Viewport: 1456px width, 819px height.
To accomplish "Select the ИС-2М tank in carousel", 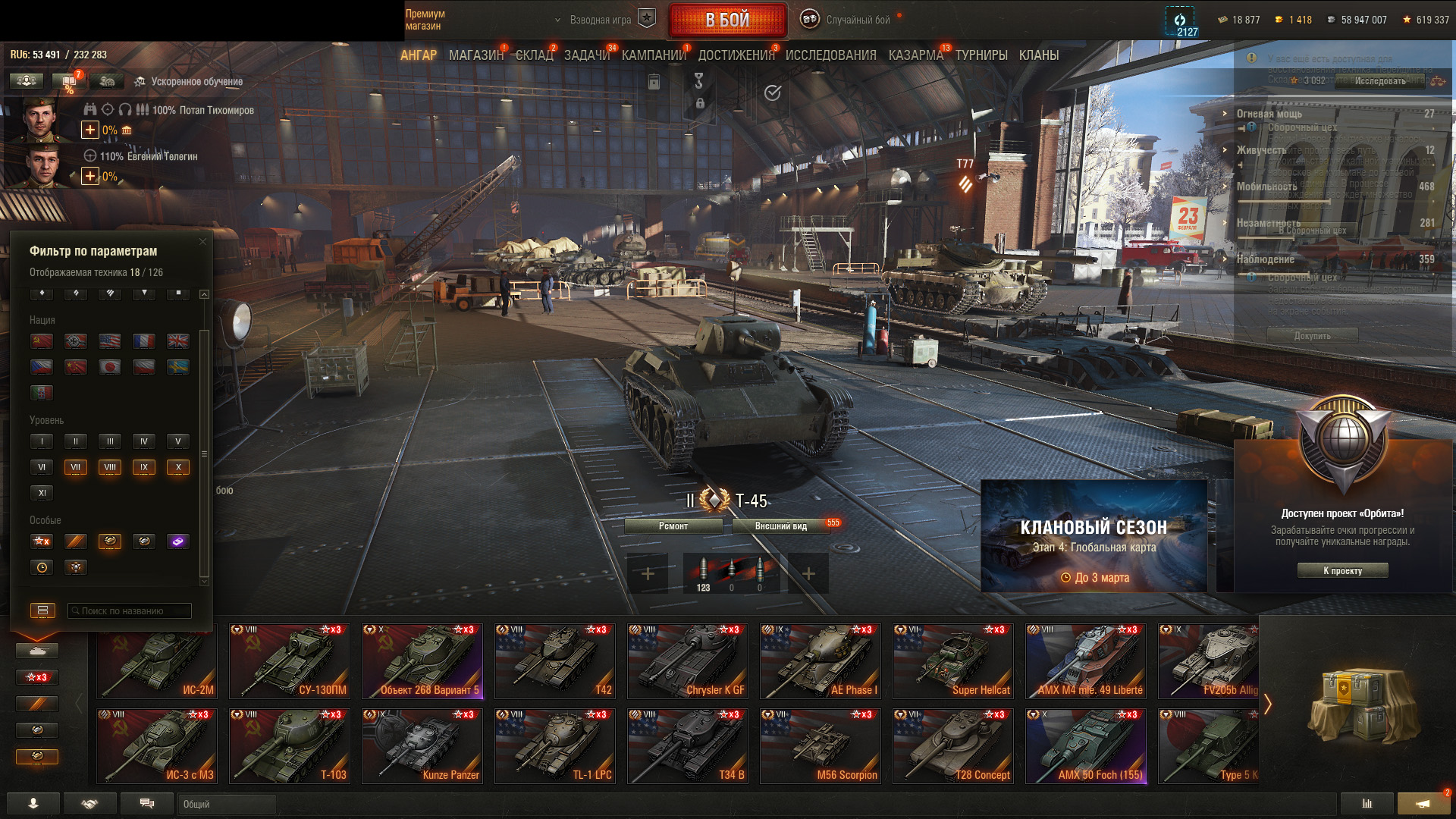I will (x=157, y=661).
